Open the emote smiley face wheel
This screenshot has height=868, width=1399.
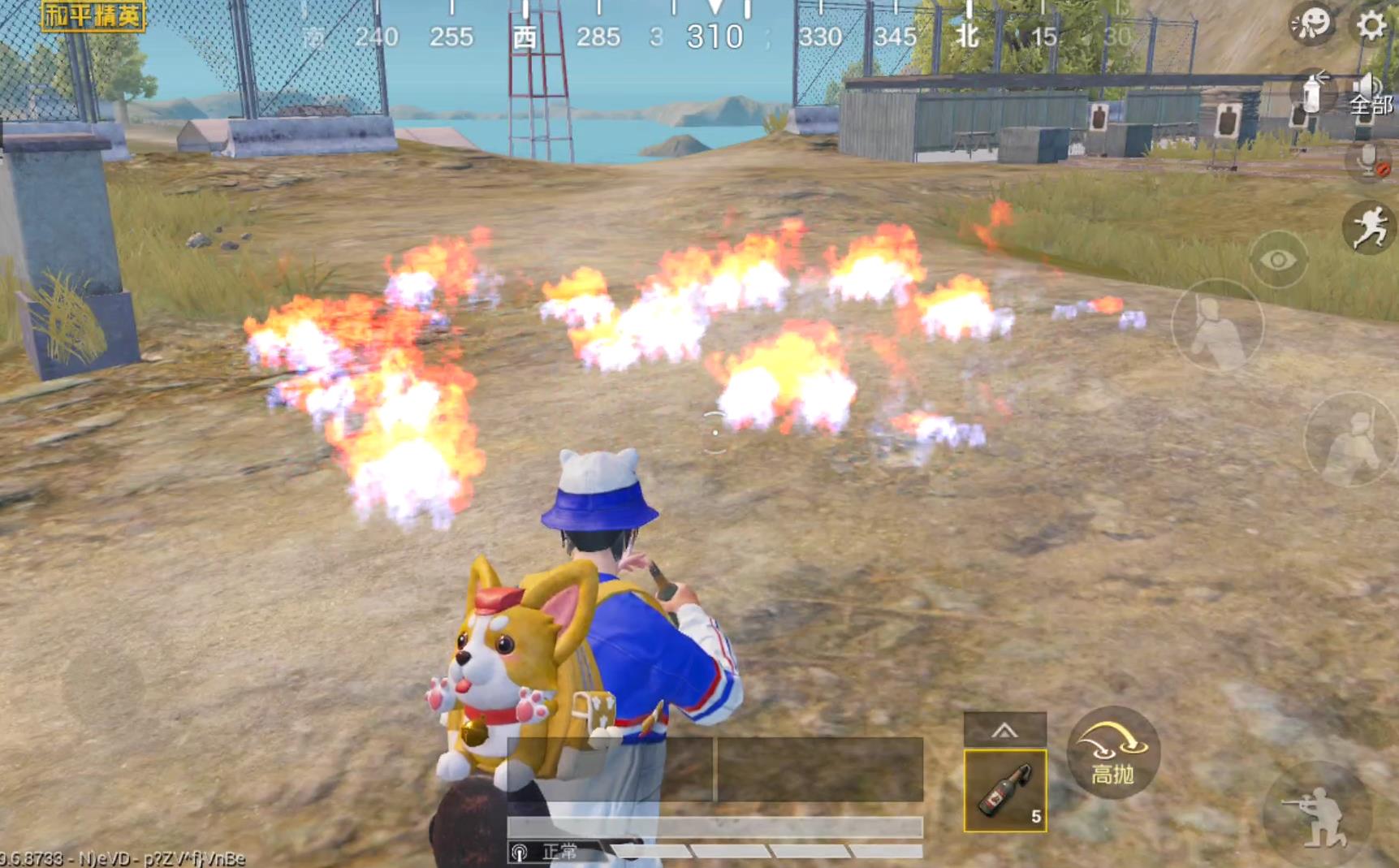pyautogui.click(x=1311, y=24)
